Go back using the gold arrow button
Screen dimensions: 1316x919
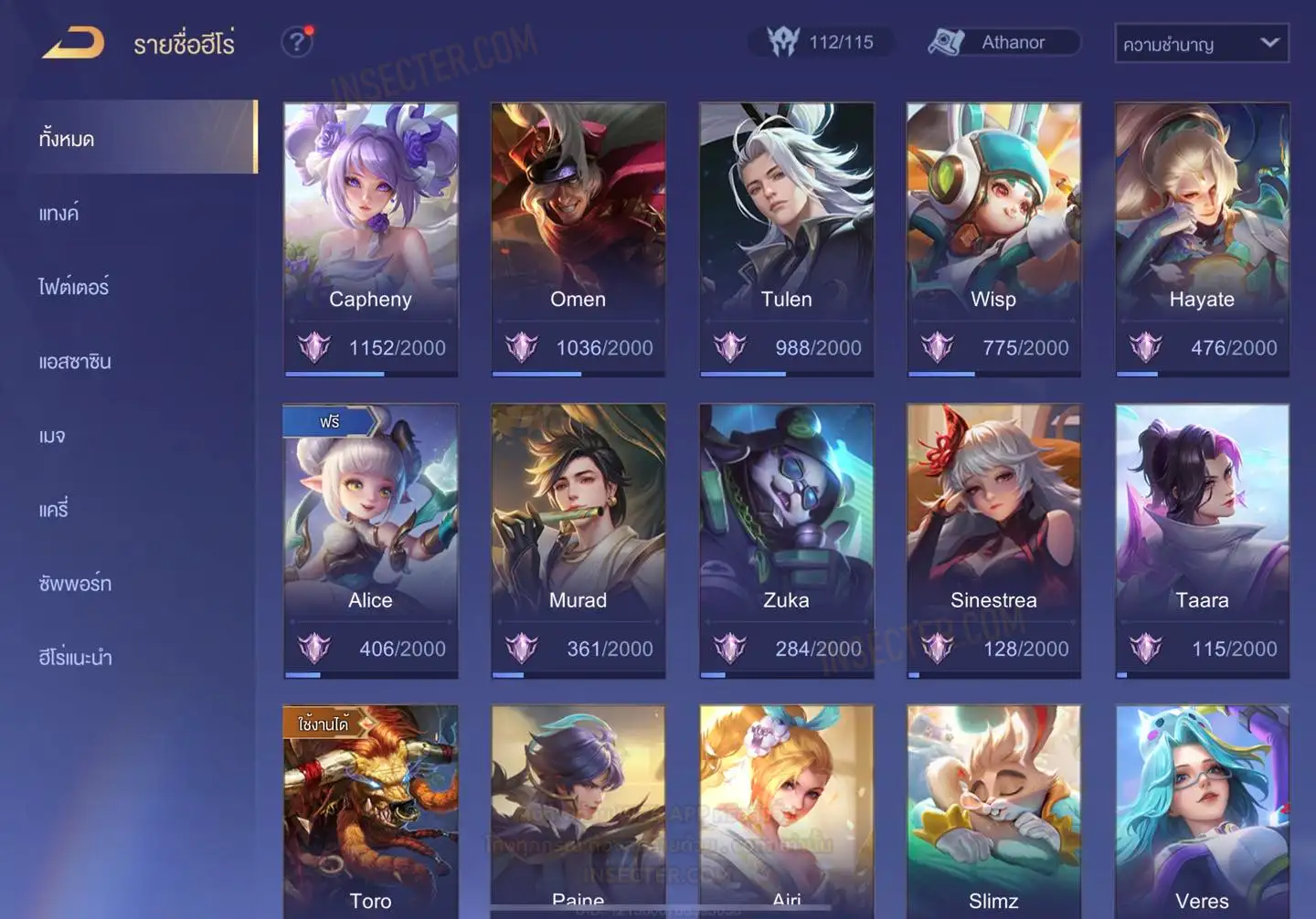[74, 43]
